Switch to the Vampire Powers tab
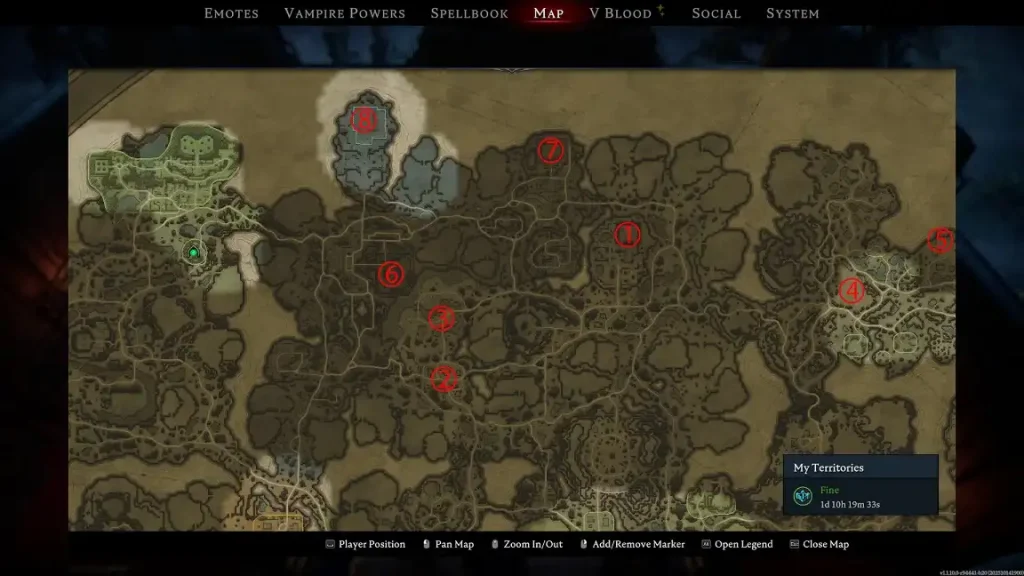1024x576 pixels. (x=344, y=13)
